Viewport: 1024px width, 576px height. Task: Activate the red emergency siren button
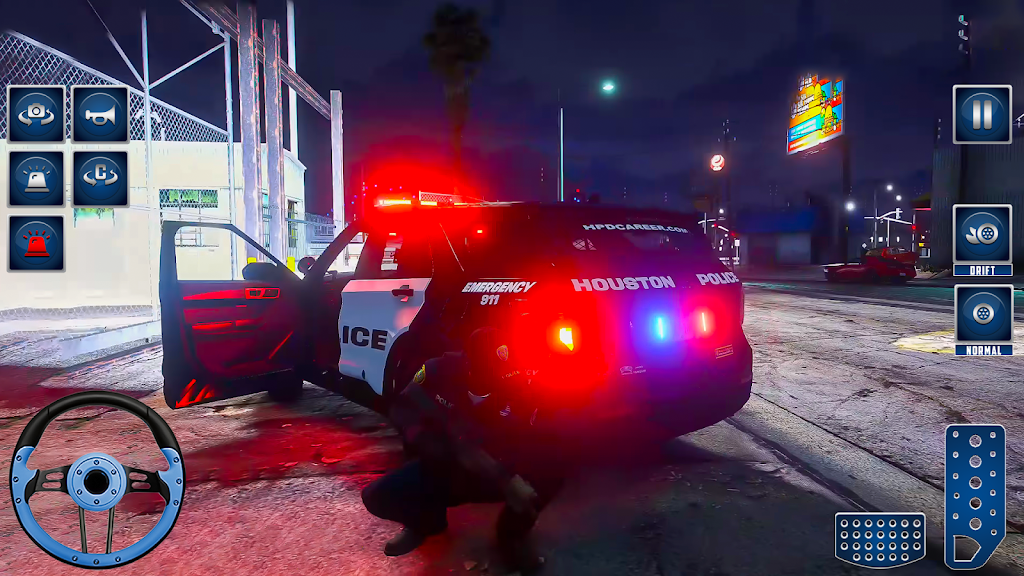[37, 243]
